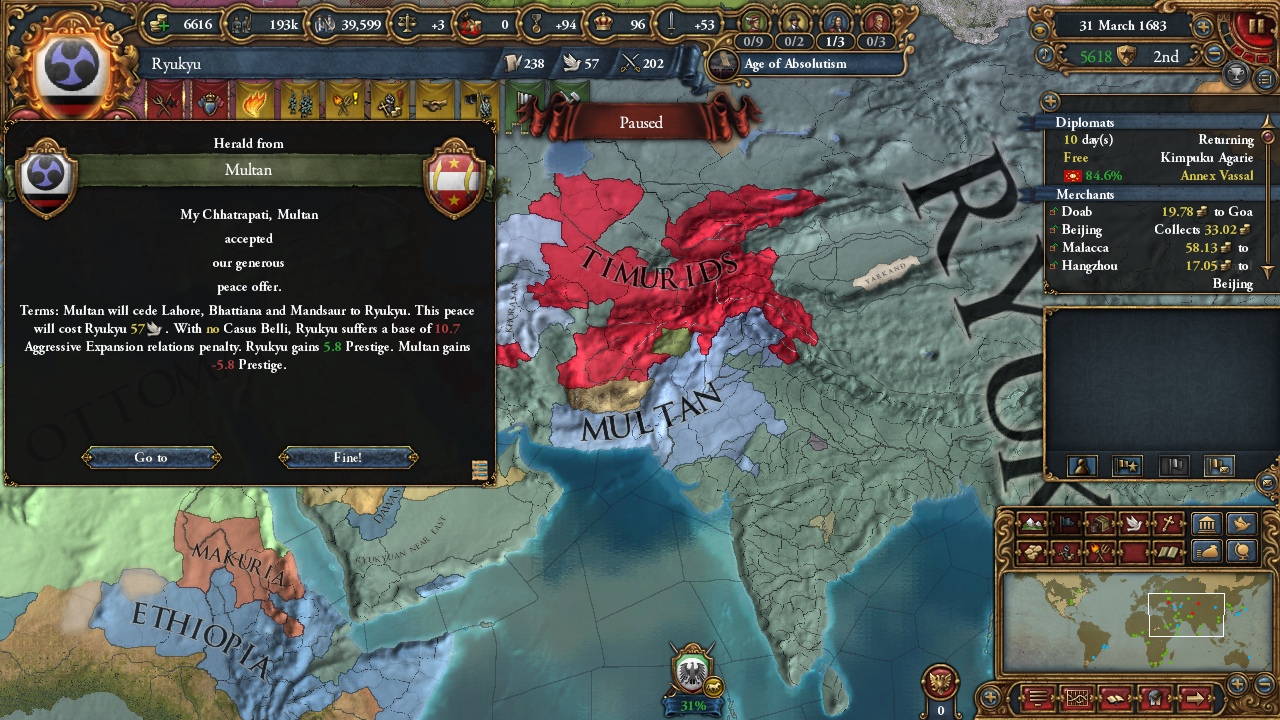
Task: Expand the panel above Diplomats header
Action: coord(1050,101)
